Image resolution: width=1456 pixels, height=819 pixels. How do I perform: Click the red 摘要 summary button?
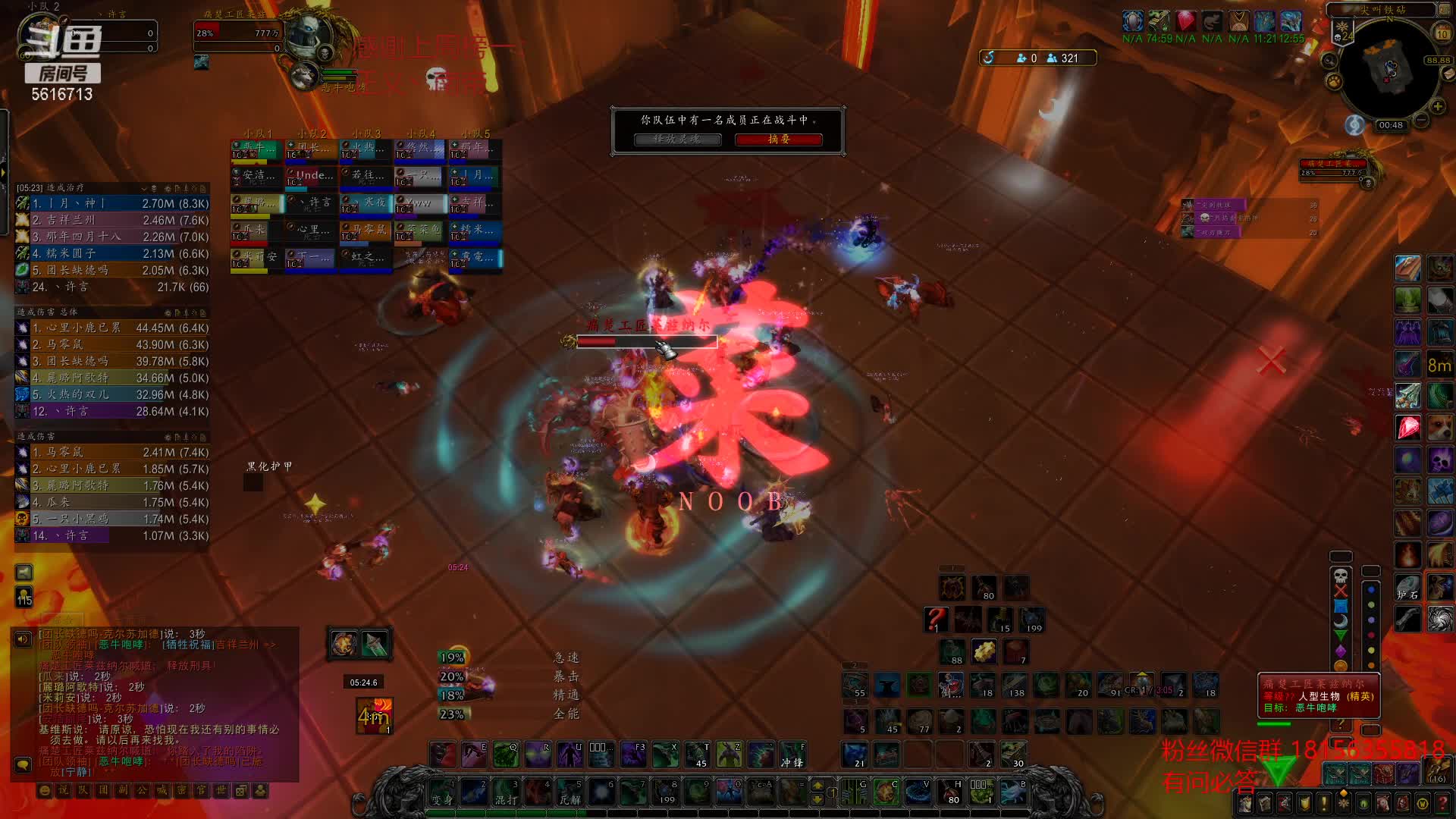(778, 140)
